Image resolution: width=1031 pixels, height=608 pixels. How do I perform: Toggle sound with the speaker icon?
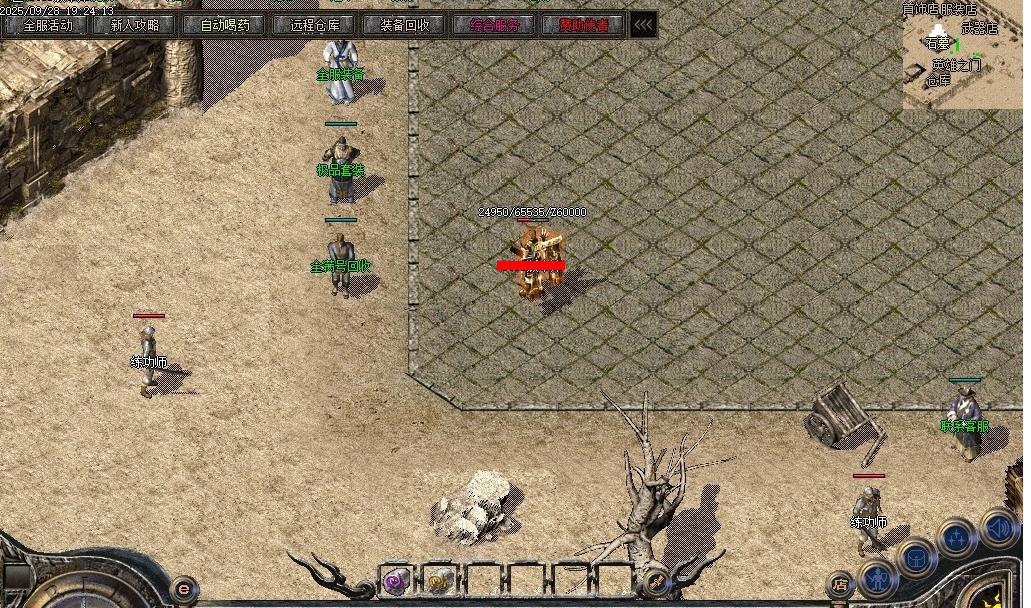pyautogui.click(x=997, y=526)
